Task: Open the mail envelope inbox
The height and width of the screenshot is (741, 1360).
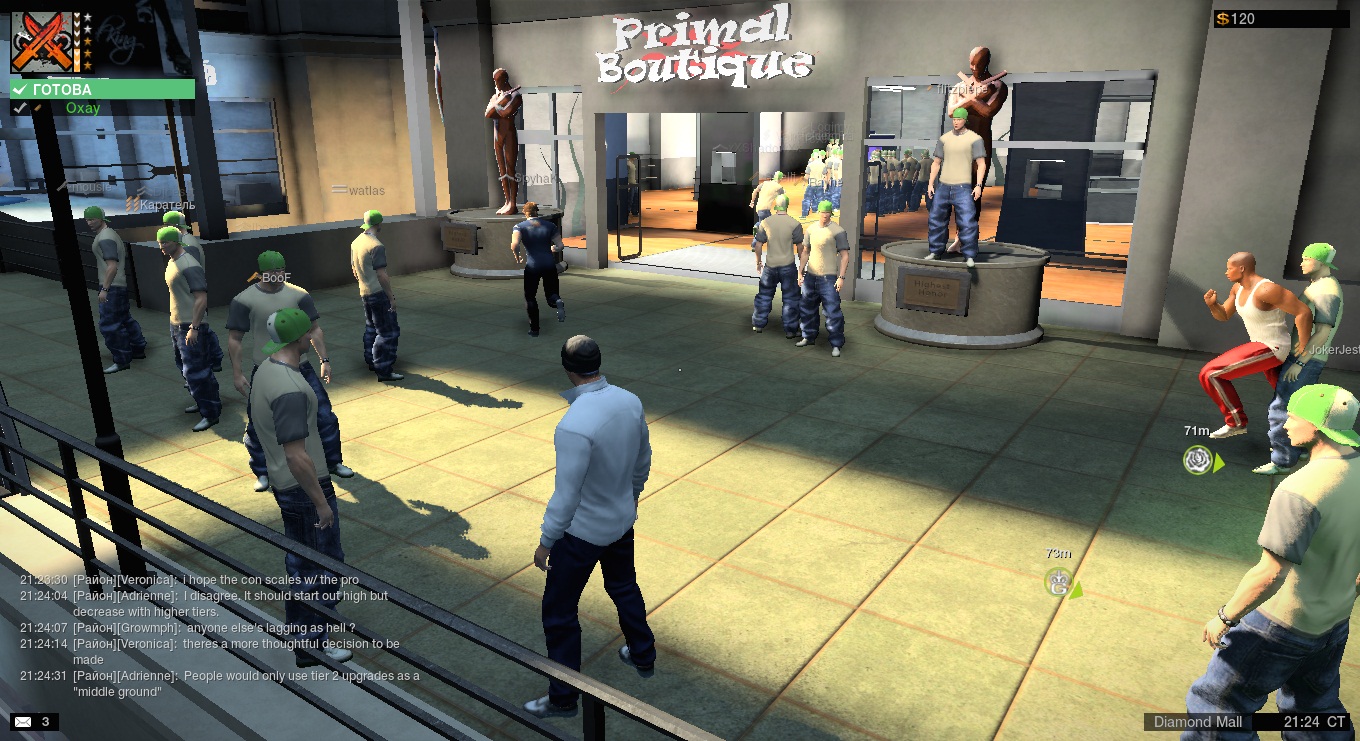Action: [x=22, y=721]
